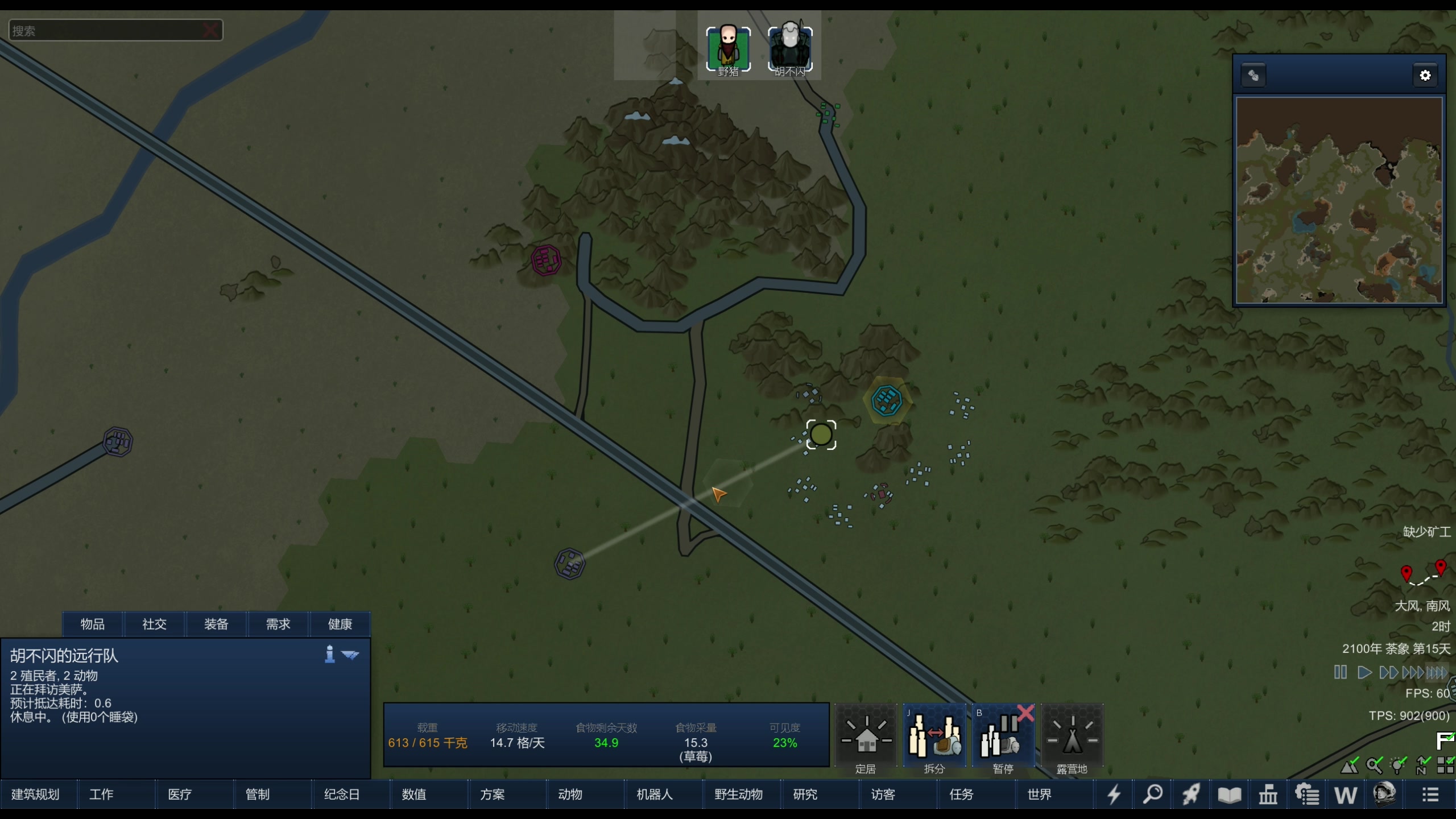Open the 健康 tab
The height and width of the screenshot is (819, 1456).
[x=340, y=624]
